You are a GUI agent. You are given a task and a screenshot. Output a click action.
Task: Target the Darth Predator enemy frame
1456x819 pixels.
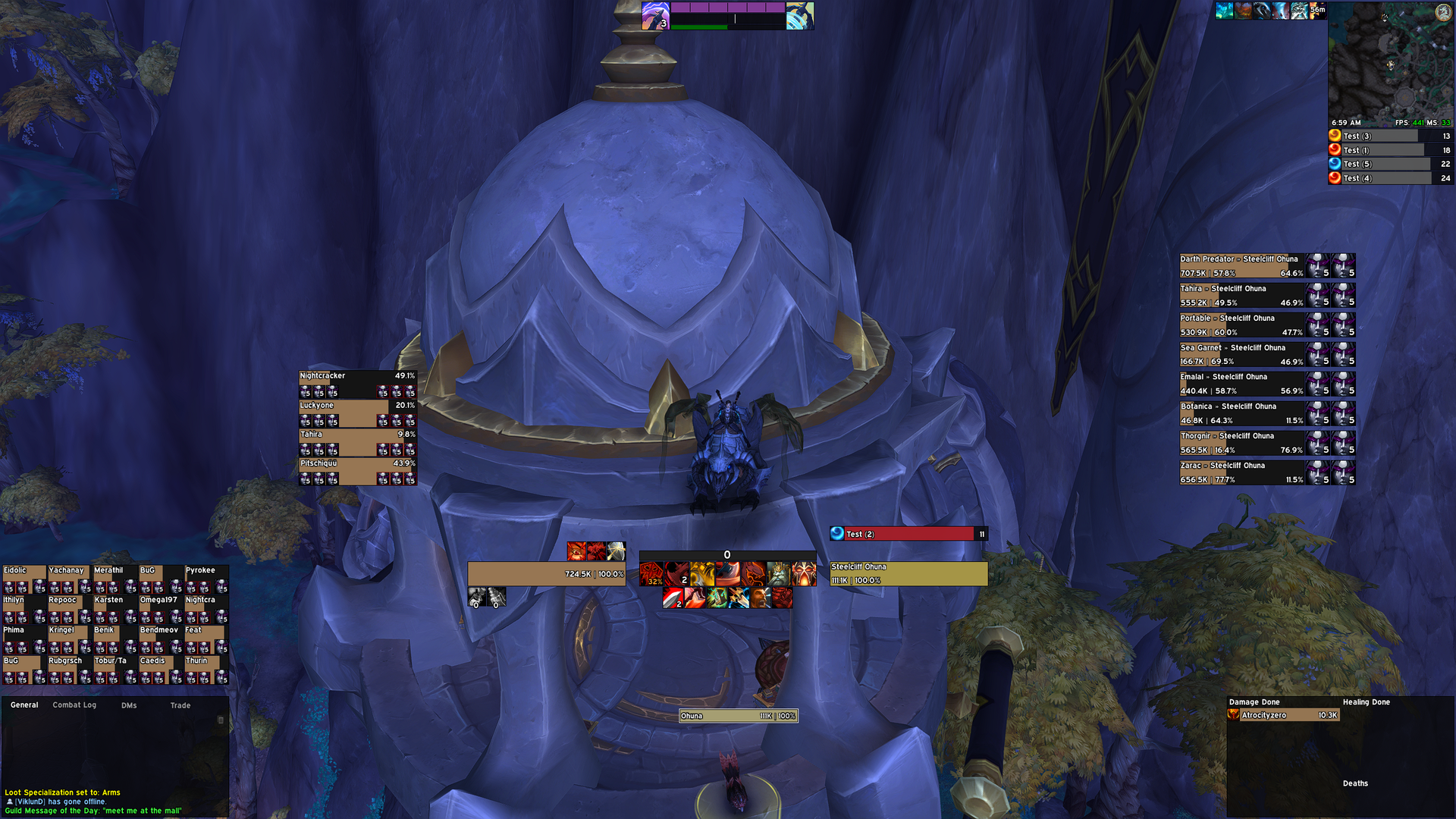pyautogui.click(x=1241, y=266)
